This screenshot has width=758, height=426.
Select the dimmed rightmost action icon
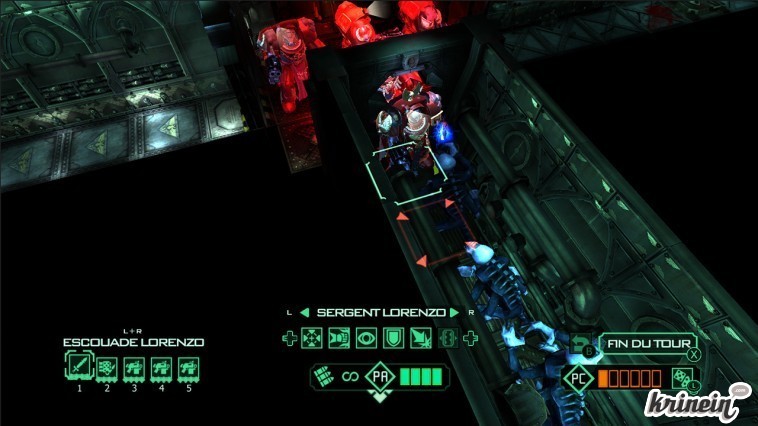[x=447, y=338]
